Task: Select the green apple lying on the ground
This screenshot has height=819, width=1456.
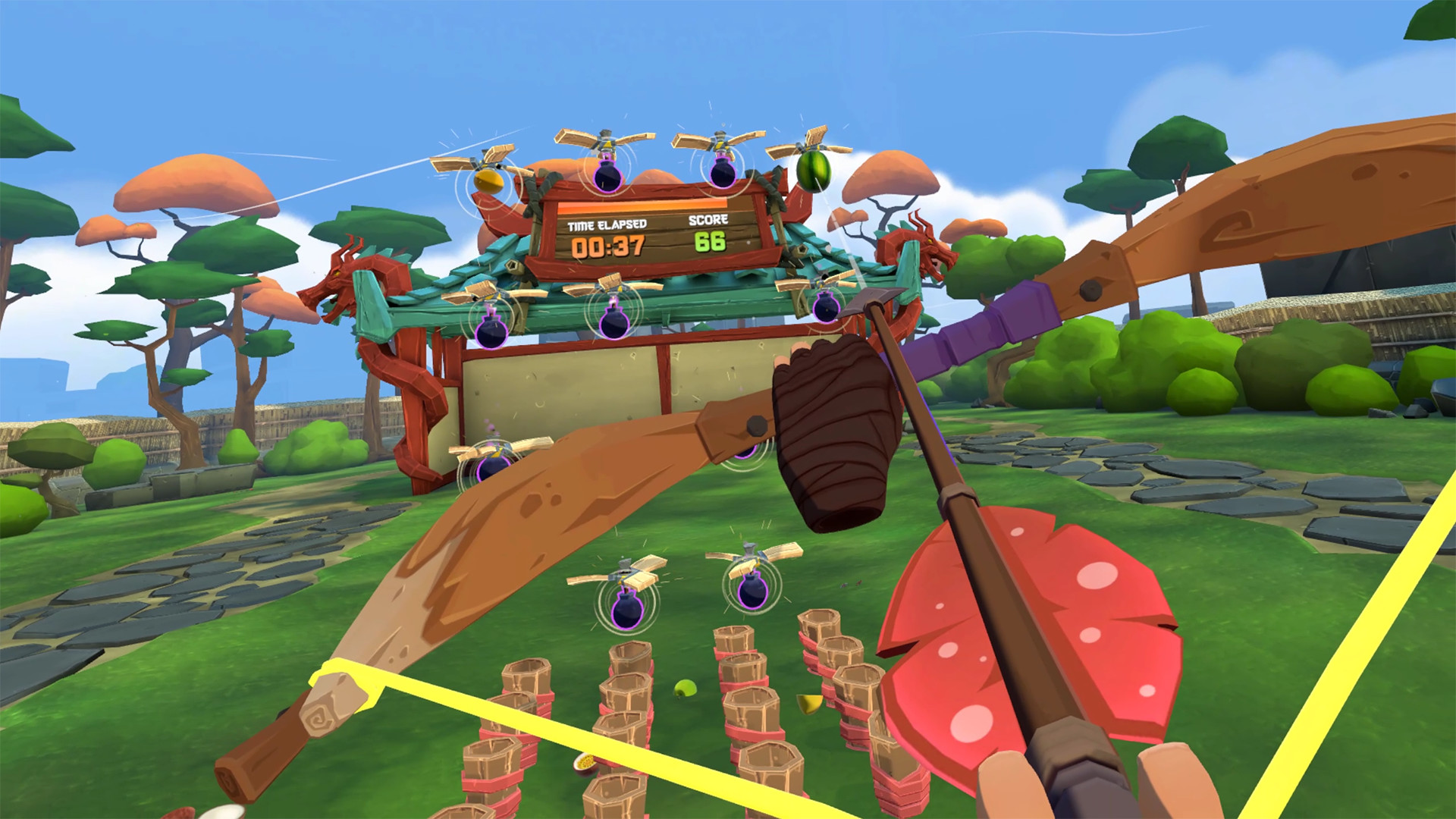Action: [x=685, y=689]
